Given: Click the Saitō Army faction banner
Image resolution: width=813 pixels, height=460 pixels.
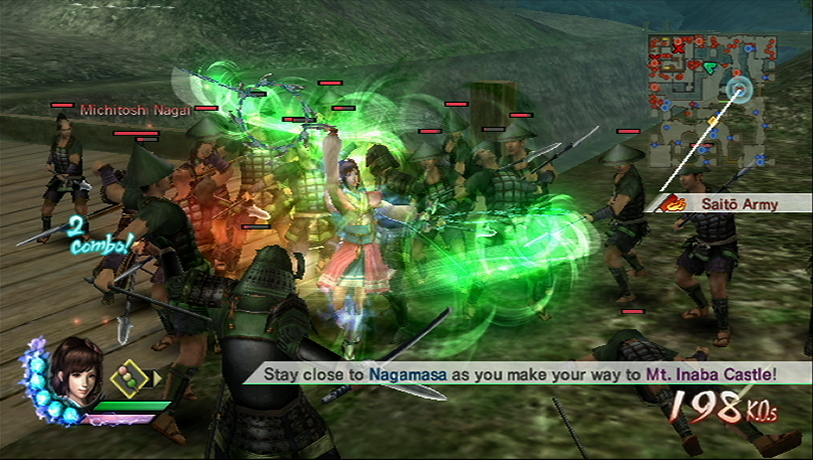Looking at the screenshot, I should (730, 204).
